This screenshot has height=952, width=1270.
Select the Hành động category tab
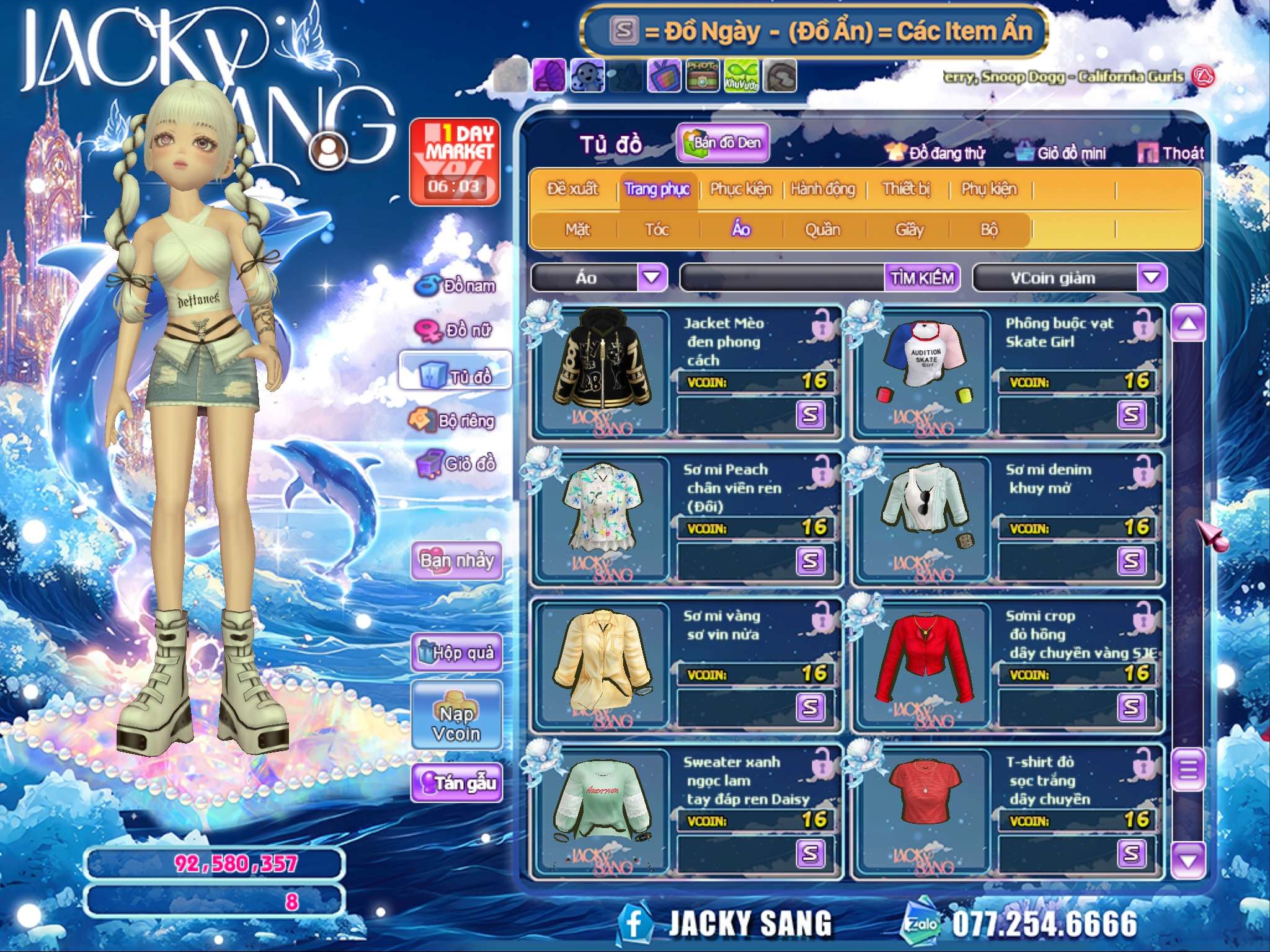click(x=822, y=189)
